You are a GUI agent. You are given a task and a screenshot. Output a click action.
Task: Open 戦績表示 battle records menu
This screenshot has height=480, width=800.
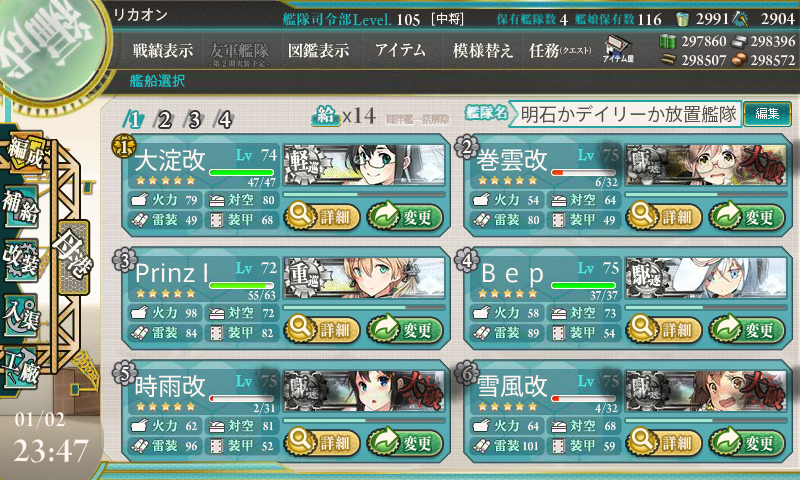coord(164,50)
